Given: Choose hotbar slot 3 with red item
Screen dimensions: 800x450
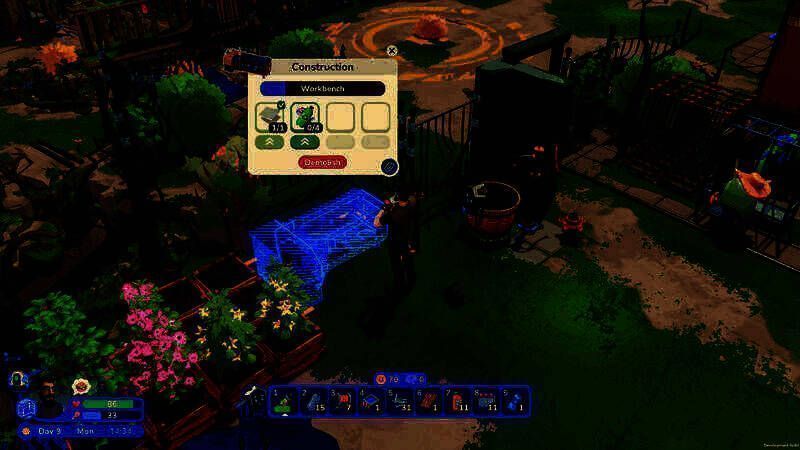Looking at the screenshot, I should point(342,401).
